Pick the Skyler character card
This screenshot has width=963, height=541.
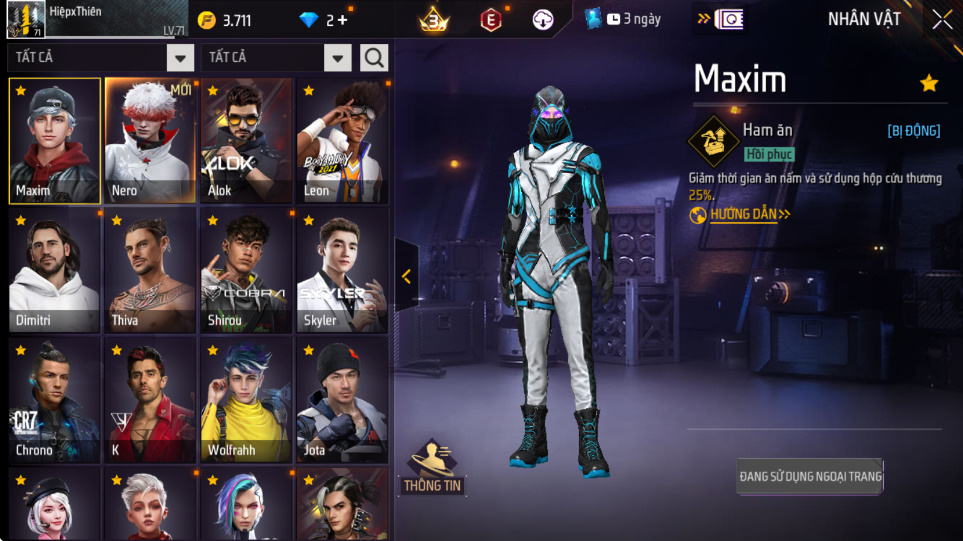pos(342,270)
